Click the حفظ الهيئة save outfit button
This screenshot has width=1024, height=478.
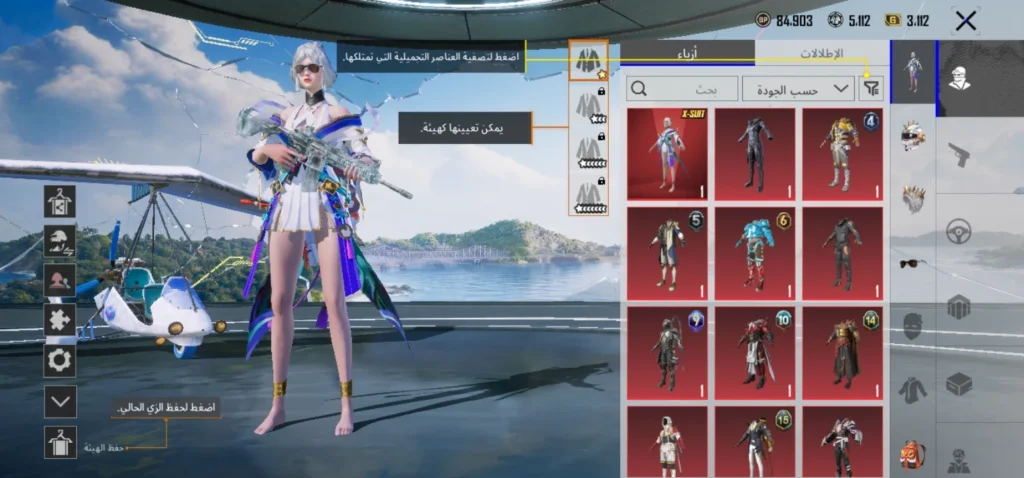tap(60, 442)
